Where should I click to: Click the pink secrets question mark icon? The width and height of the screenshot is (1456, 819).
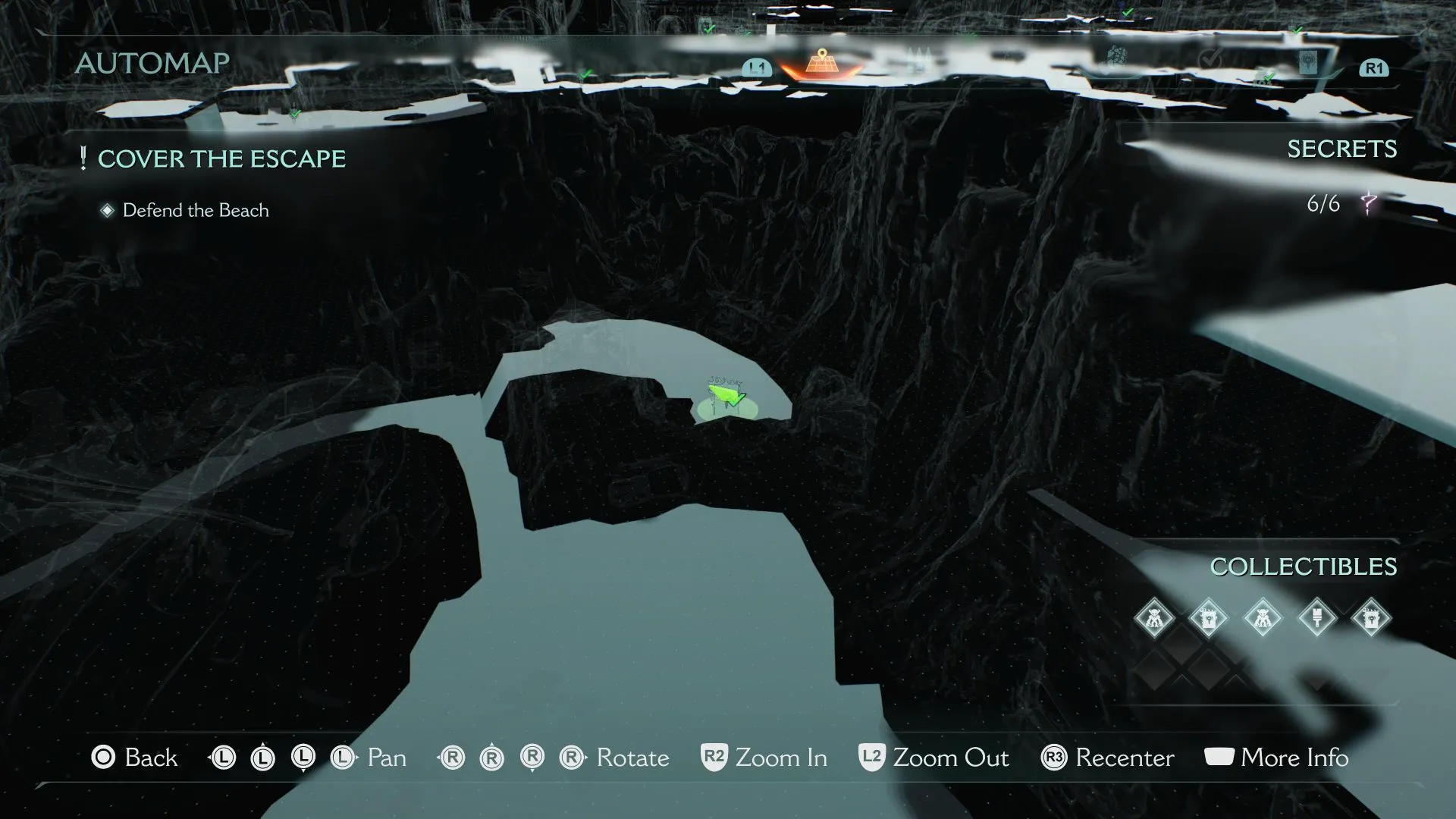[1368, 203]
